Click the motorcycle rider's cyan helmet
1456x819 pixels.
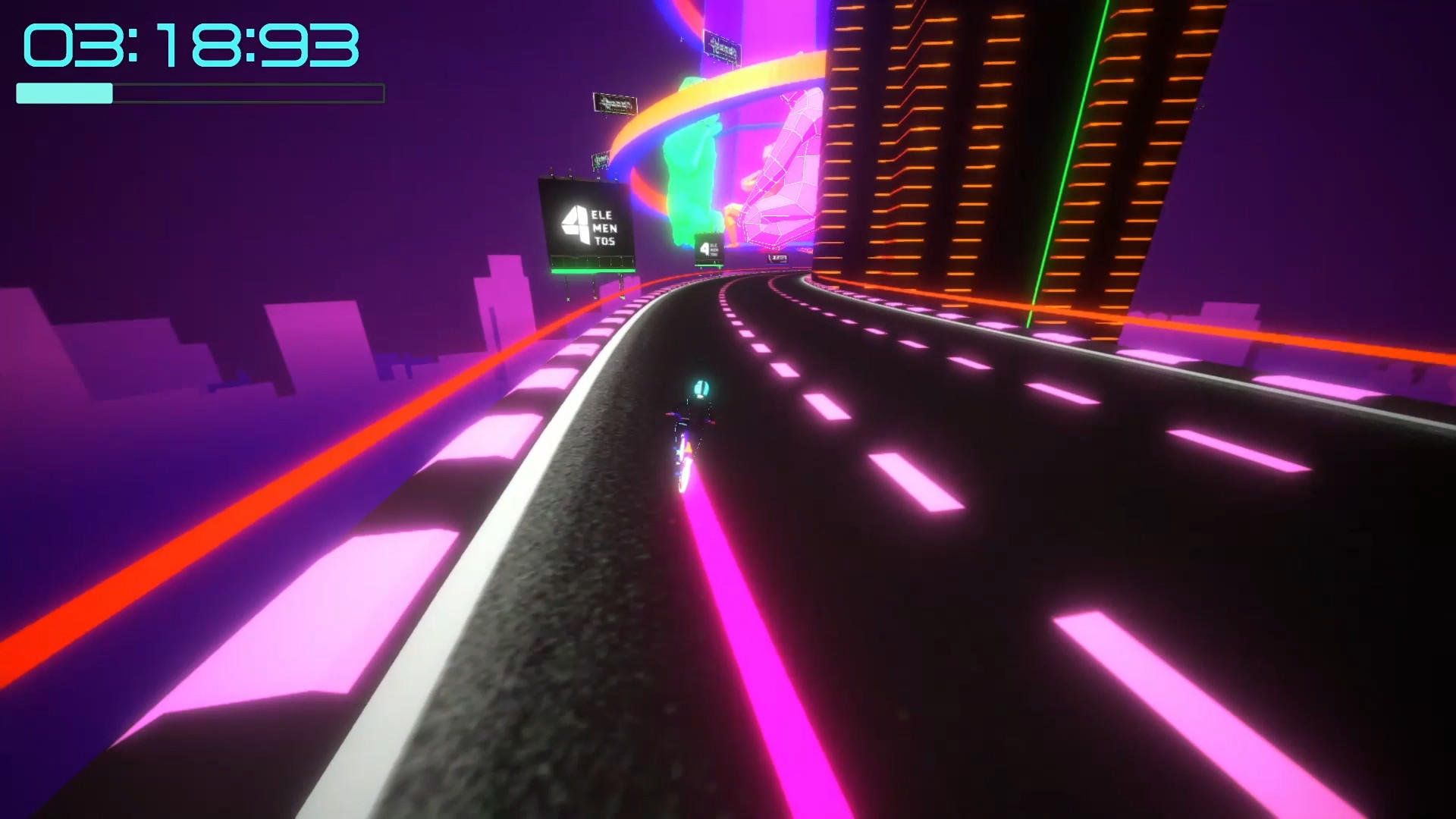tap(701, 388)
